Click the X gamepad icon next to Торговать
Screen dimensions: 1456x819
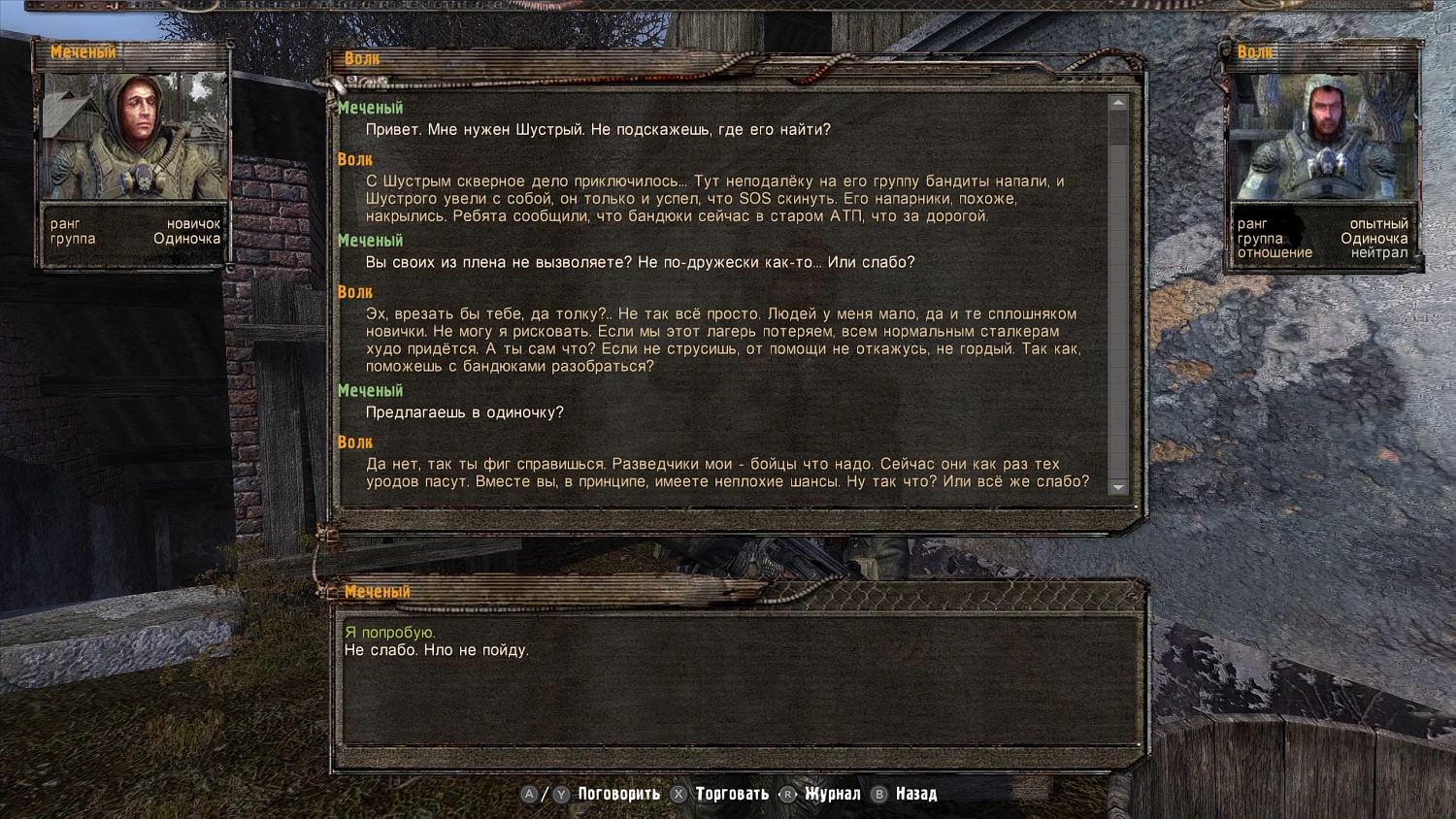[x=678, y=793]
